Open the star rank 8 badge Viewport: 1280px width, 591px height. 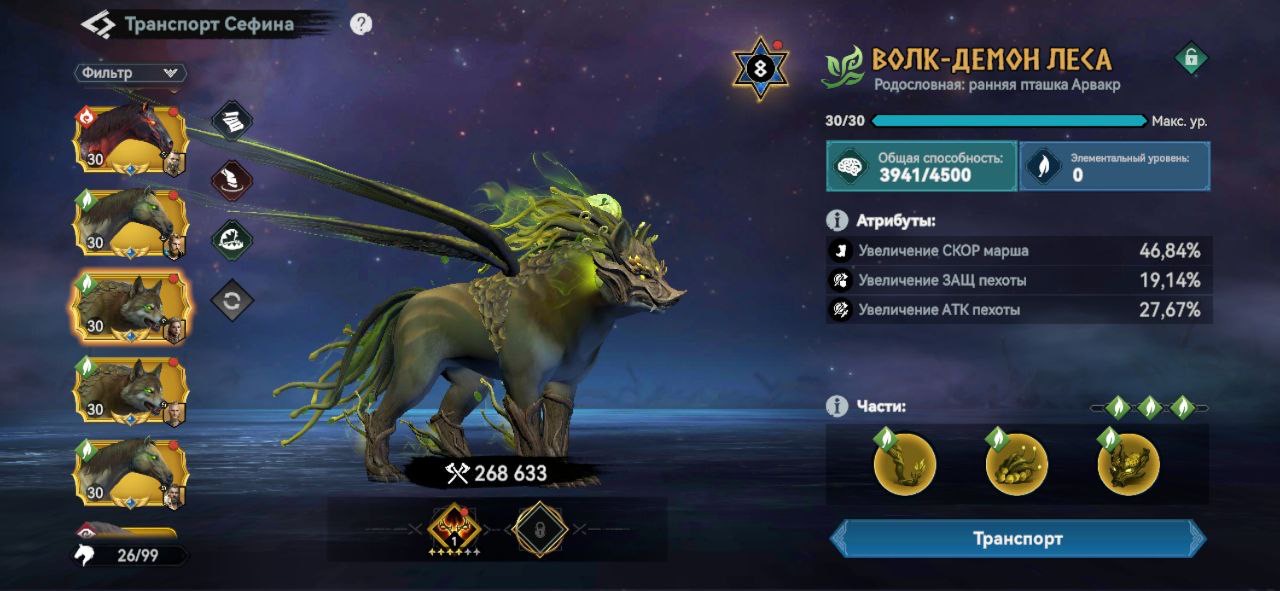[761, 69]
